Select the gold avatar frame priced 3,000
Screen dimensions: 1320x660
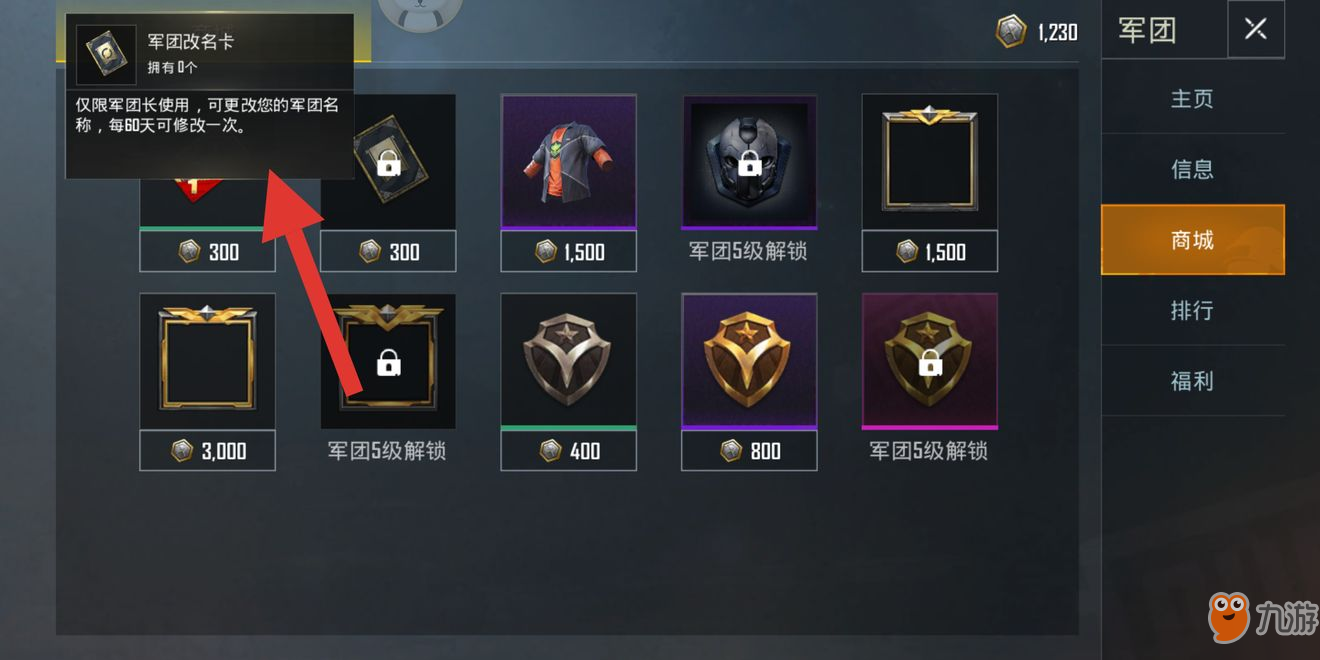point(207,362)
